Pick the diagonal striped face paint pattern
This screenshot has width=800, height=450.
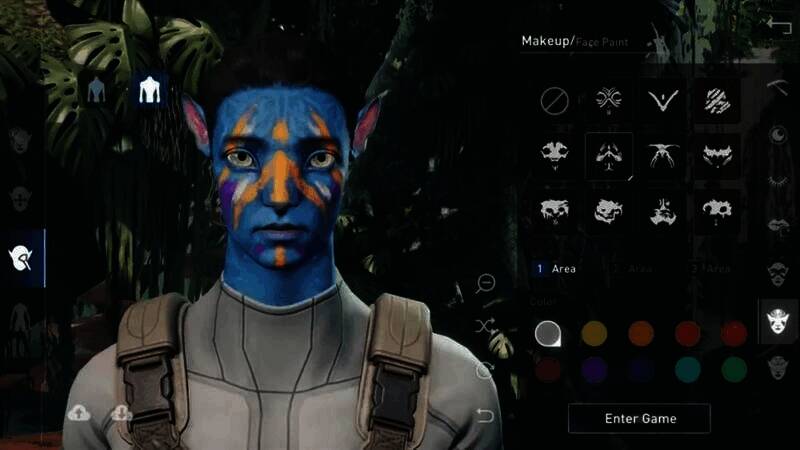[716, 100]
